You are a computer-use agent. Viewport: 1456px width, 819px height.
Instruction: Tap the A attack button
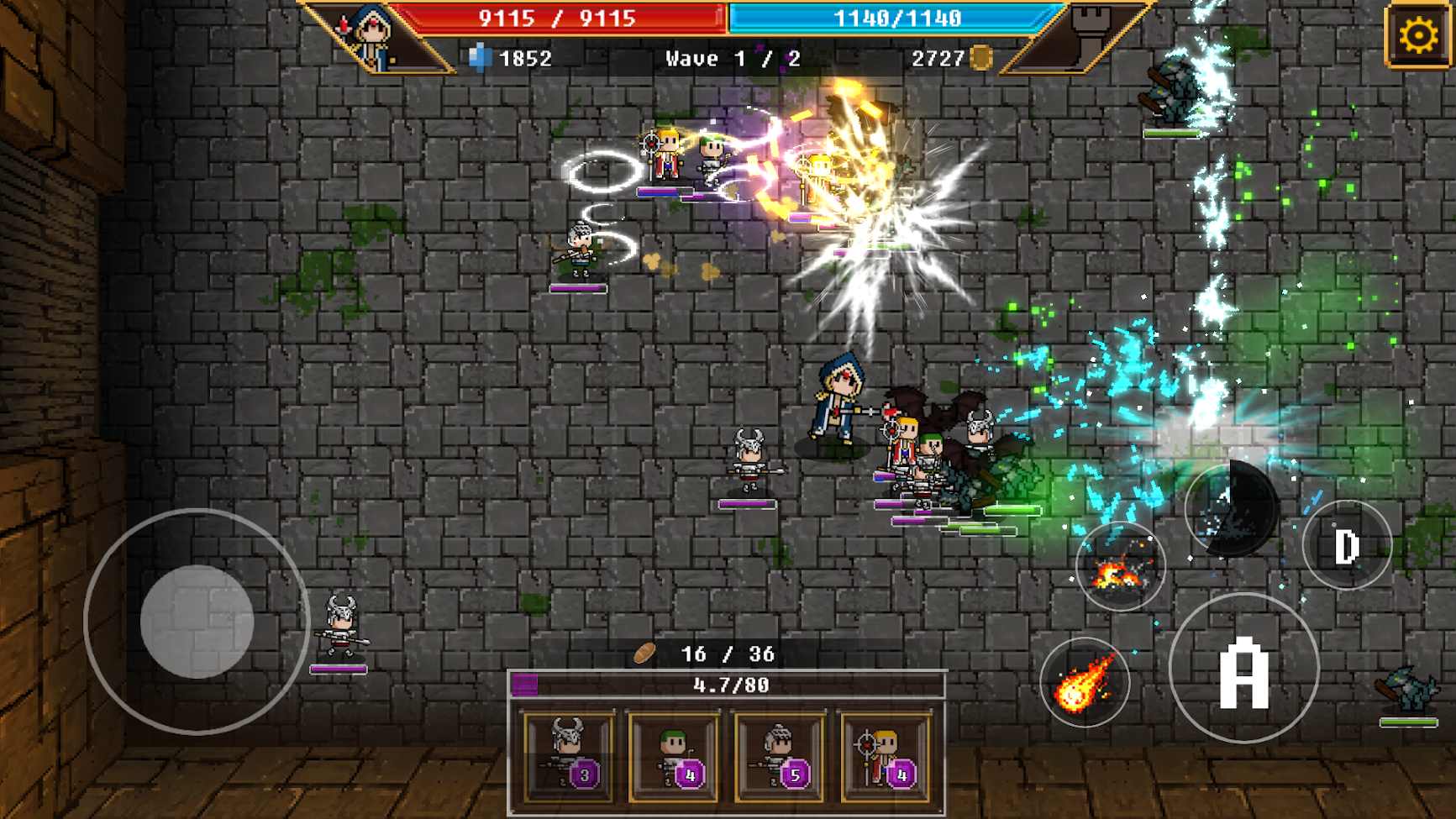click(x=1243, y=669)
